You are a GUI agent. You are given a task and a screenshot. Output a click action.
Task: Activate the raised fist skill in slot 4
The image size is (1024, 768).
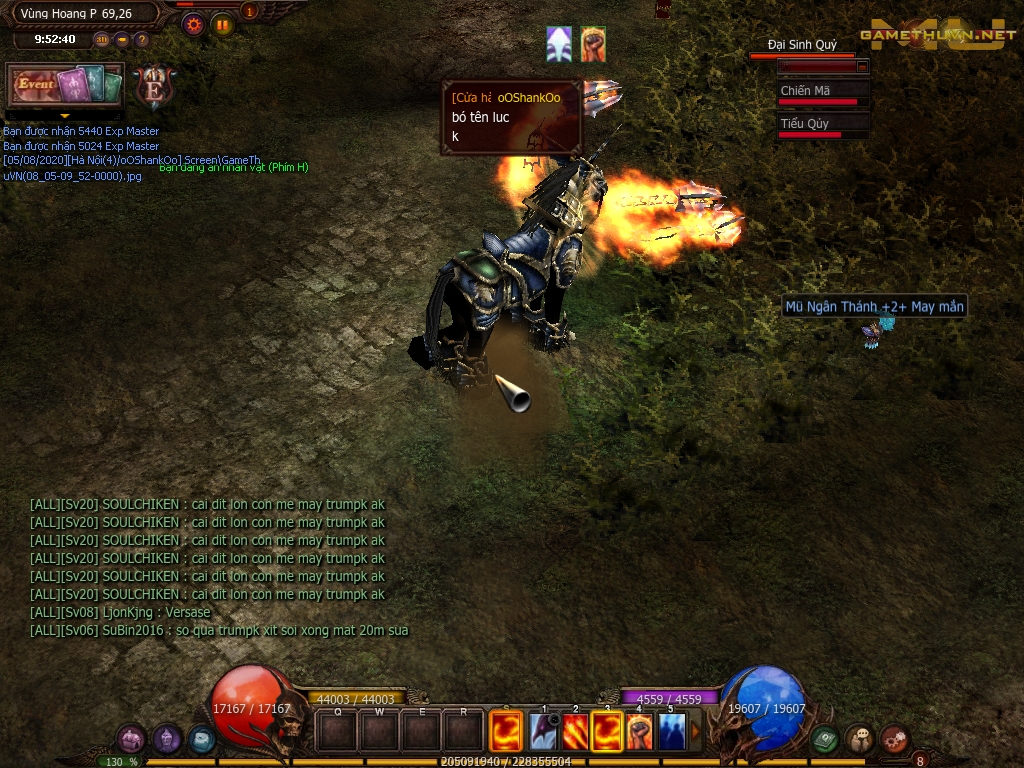pos(639,731)
